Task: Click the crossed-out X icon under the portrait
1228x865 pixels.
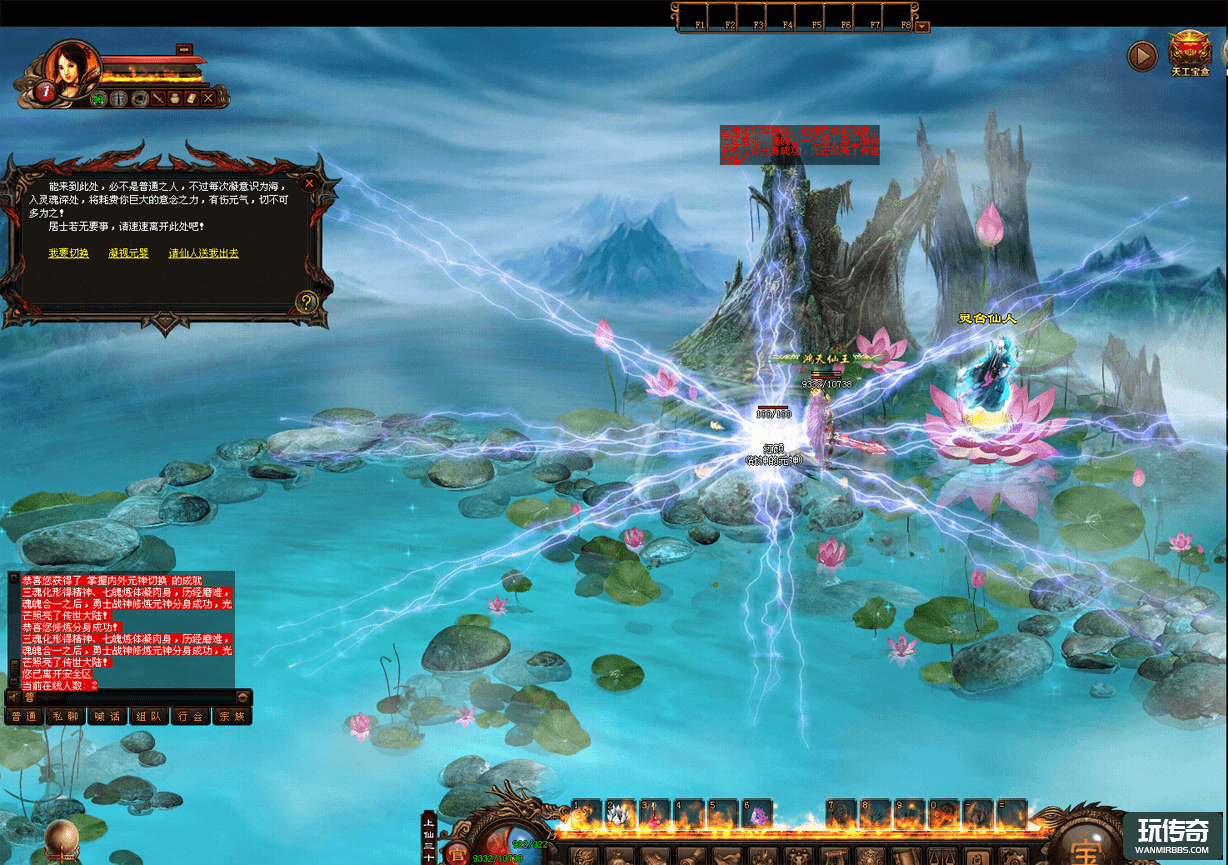Action: pos(208,98)
